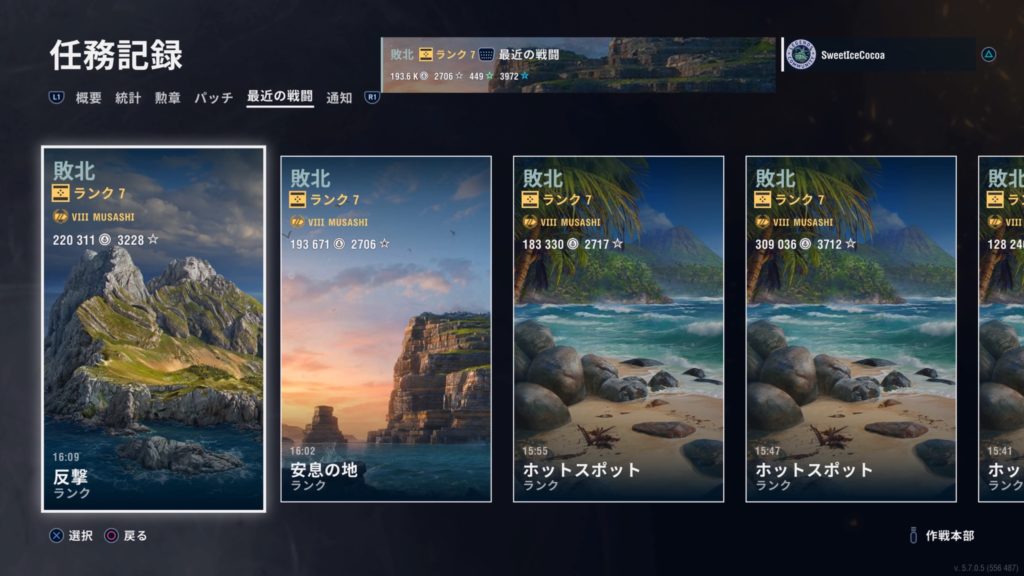Select the パッチ tab

[213, 98]
